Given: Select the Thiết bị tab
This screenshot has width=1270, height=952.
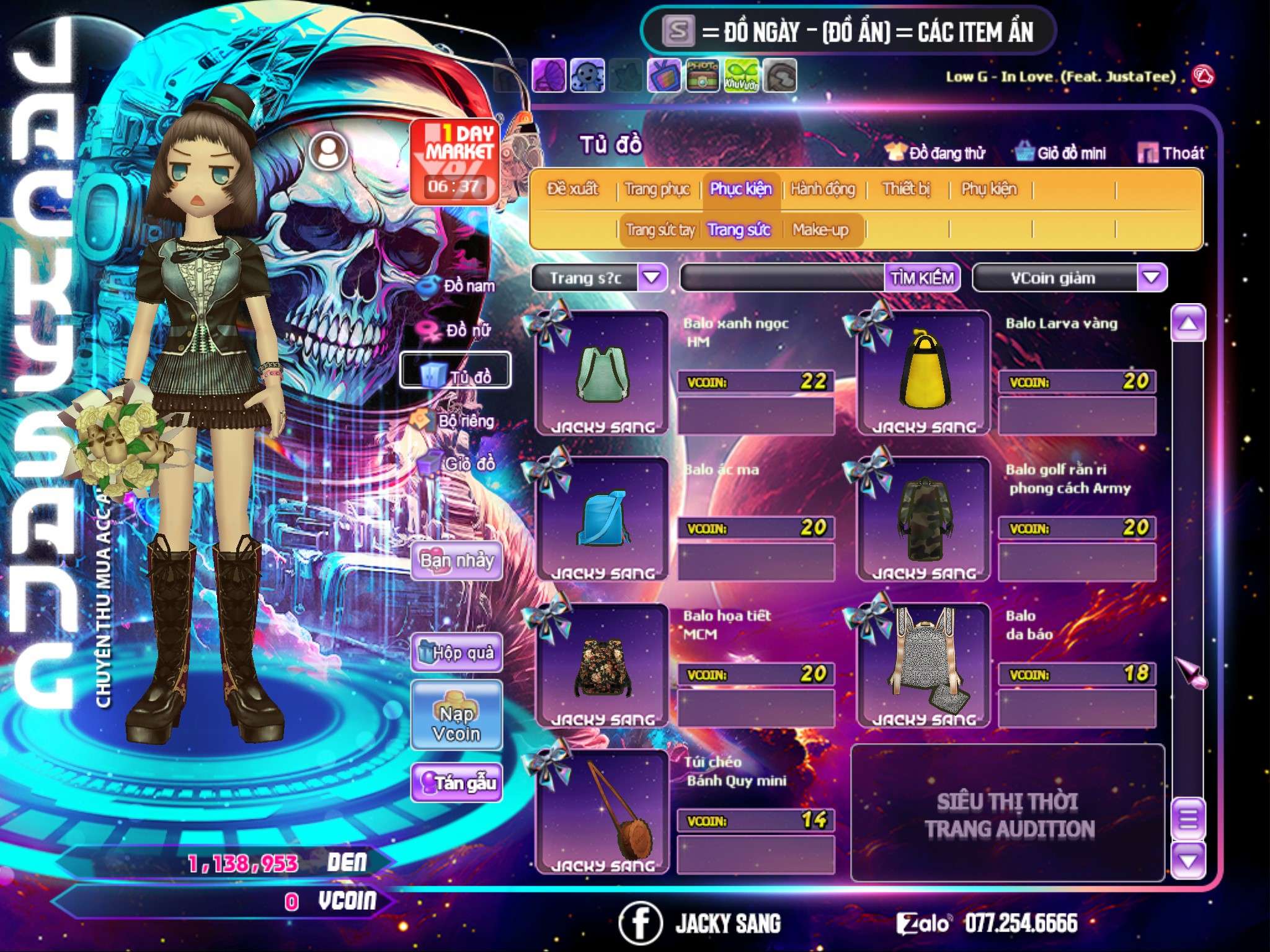Looking at the screenshot, I should (x=906, y=188).
